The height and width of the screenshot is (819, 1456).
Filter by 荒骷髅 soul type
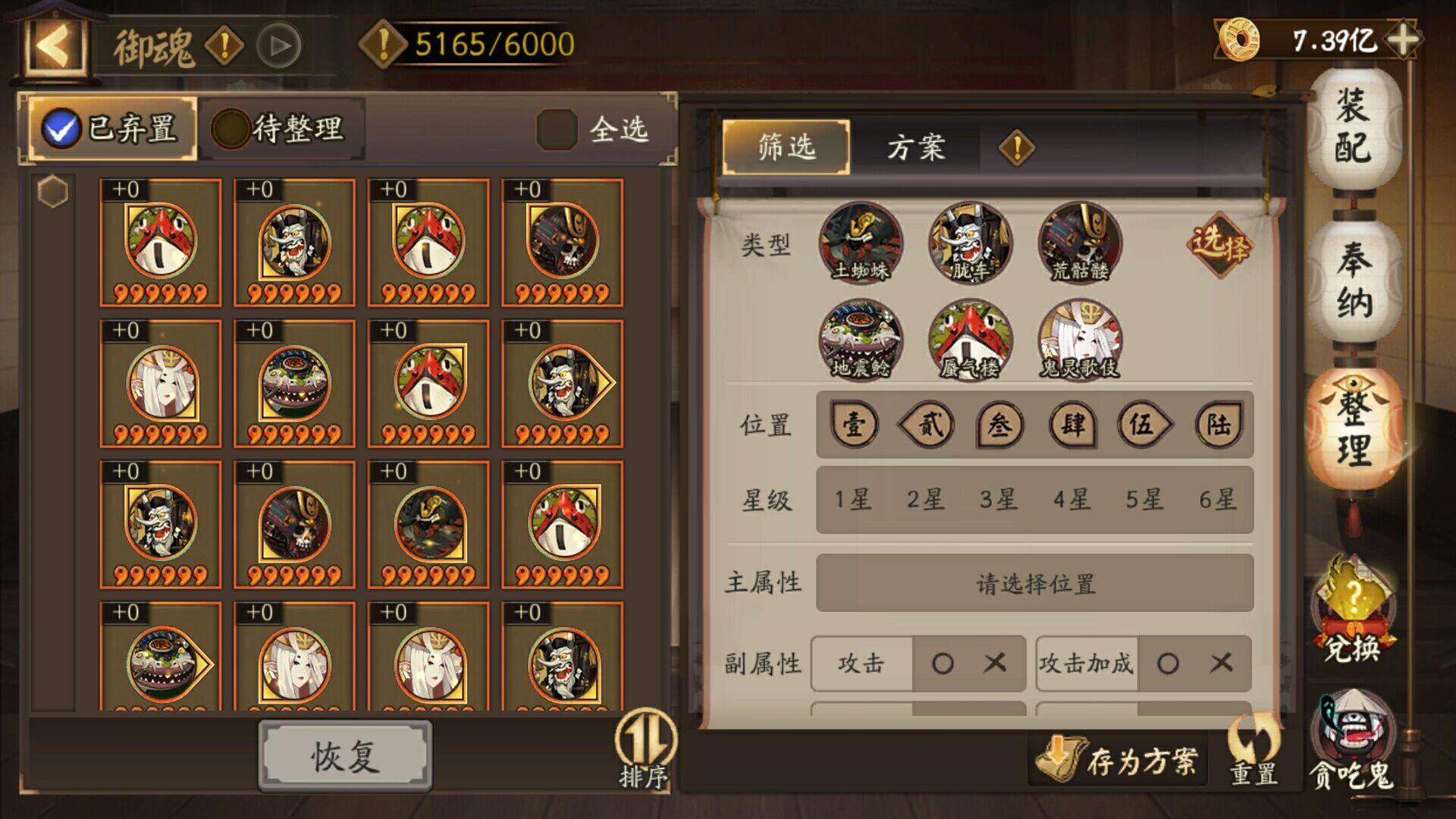1080,243
